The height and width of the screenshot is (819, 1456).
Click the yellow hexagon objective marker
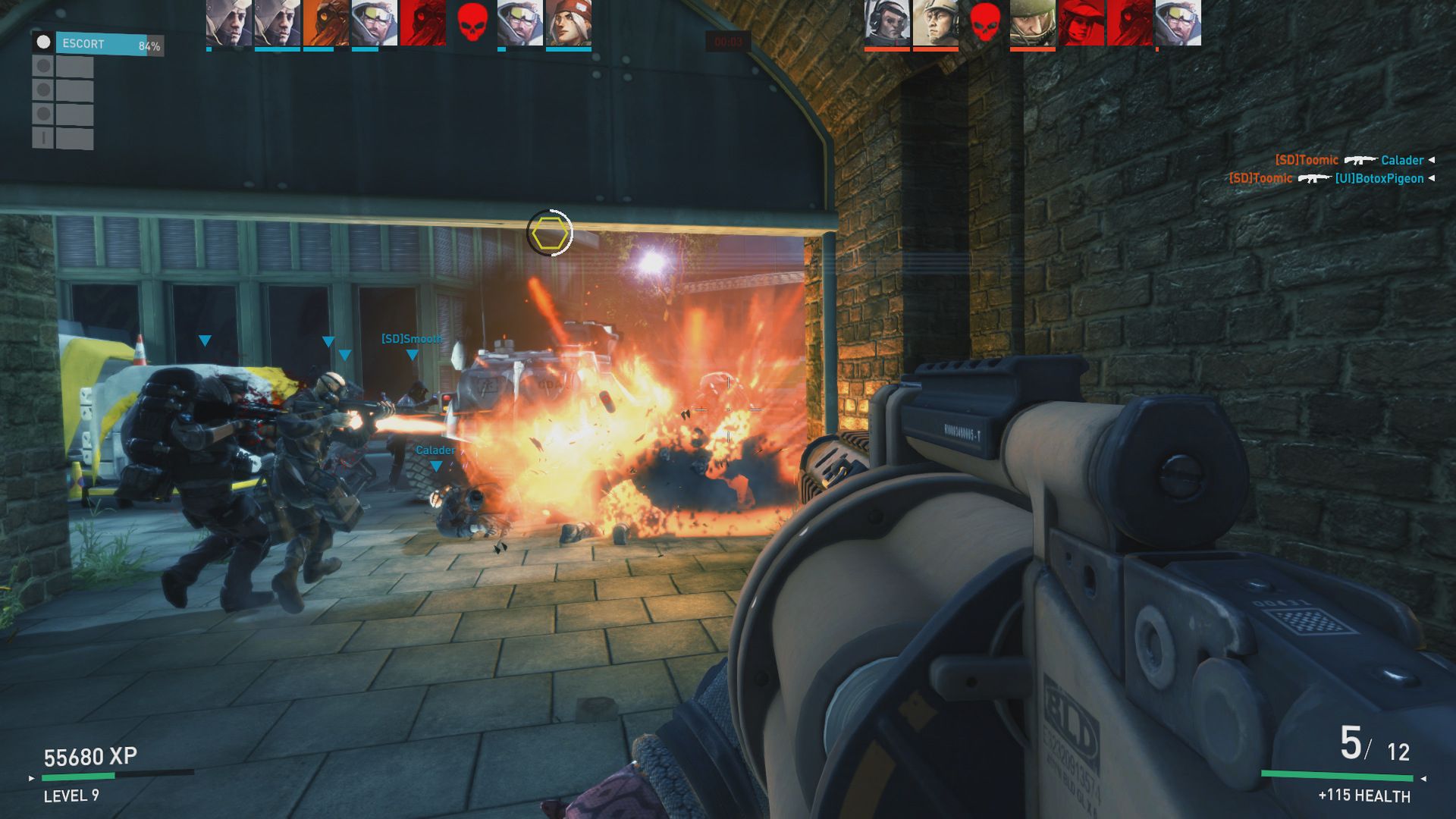(x=550, y=234)
